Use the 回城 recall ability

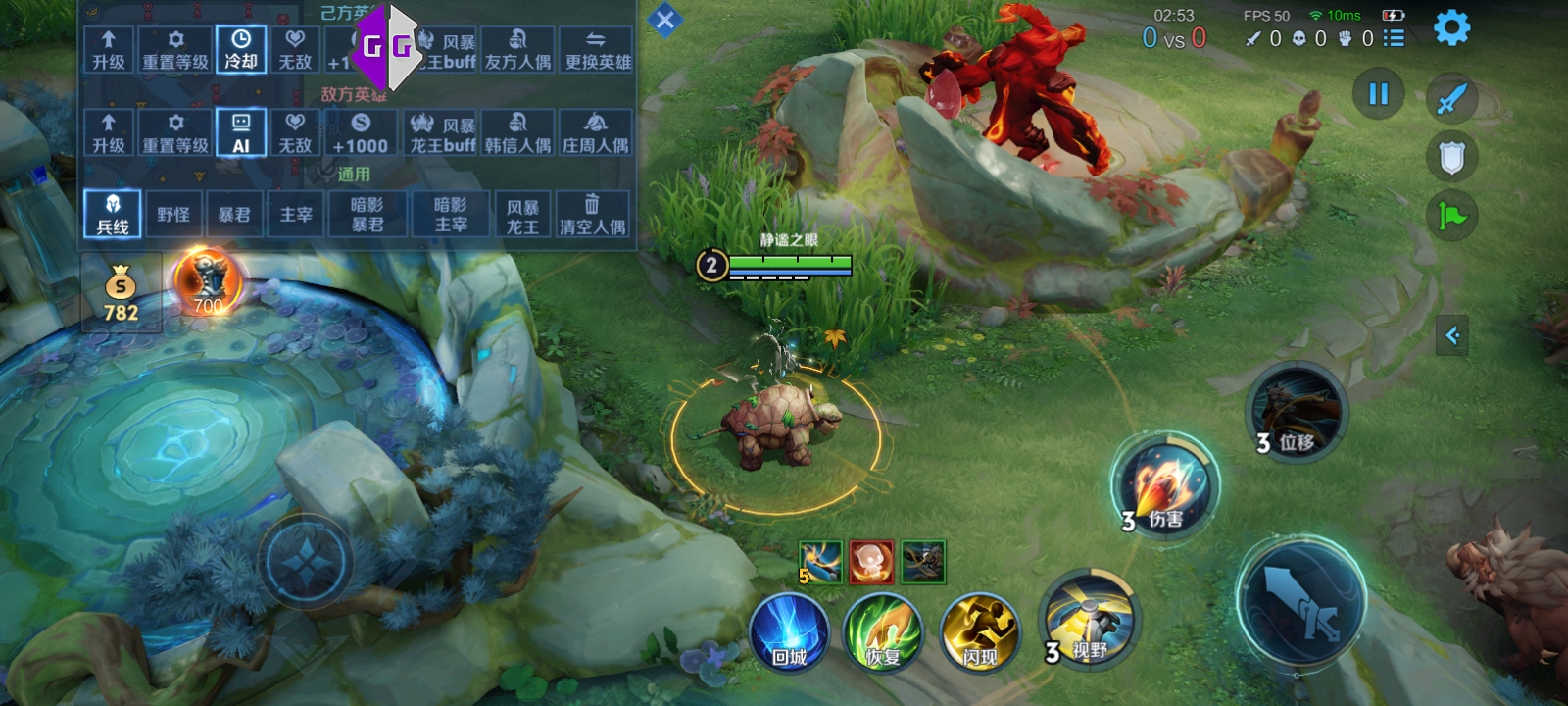click(789, 632)
